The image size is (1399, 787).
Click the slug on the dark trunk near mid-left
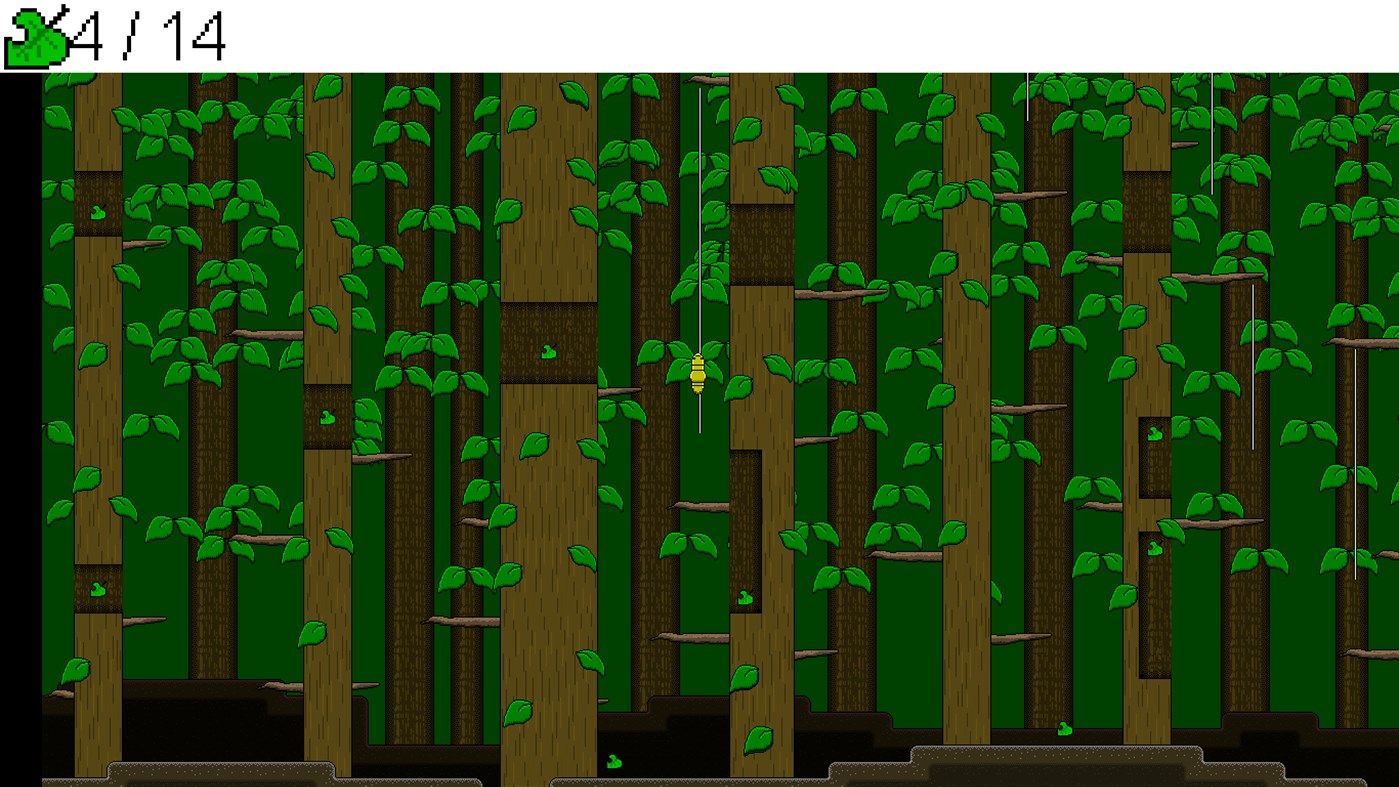pos(327,415)
